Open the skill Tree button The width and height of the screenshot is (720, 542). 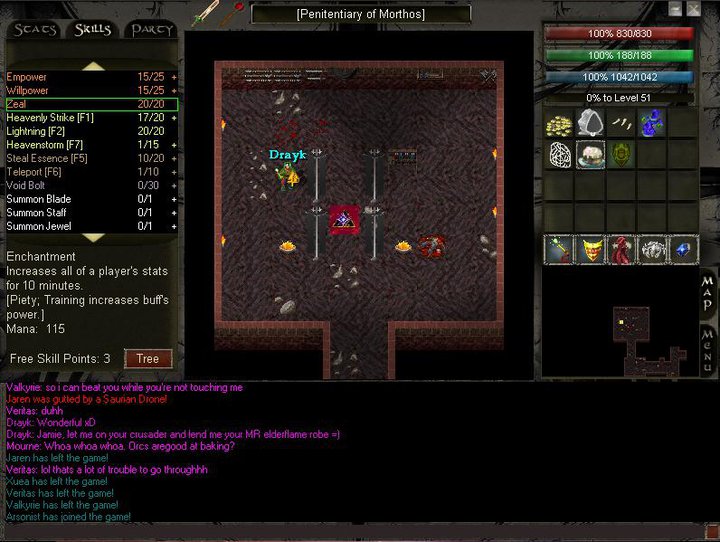point(147,359)
